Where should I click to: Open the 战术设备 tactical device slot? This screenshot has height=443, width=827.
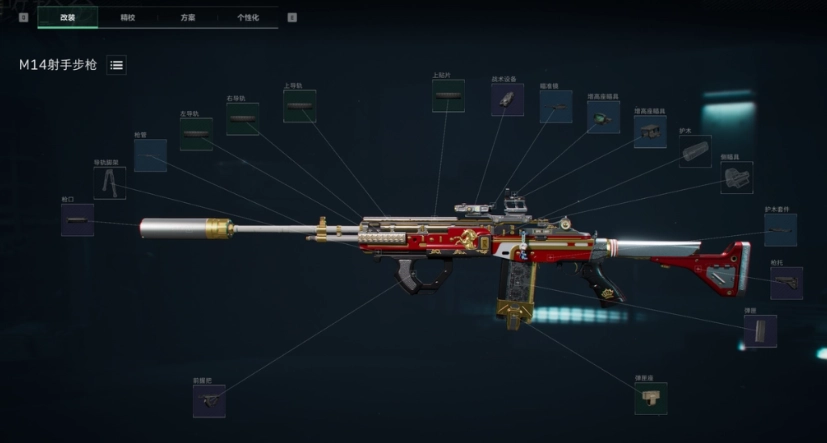click(507, 100)
